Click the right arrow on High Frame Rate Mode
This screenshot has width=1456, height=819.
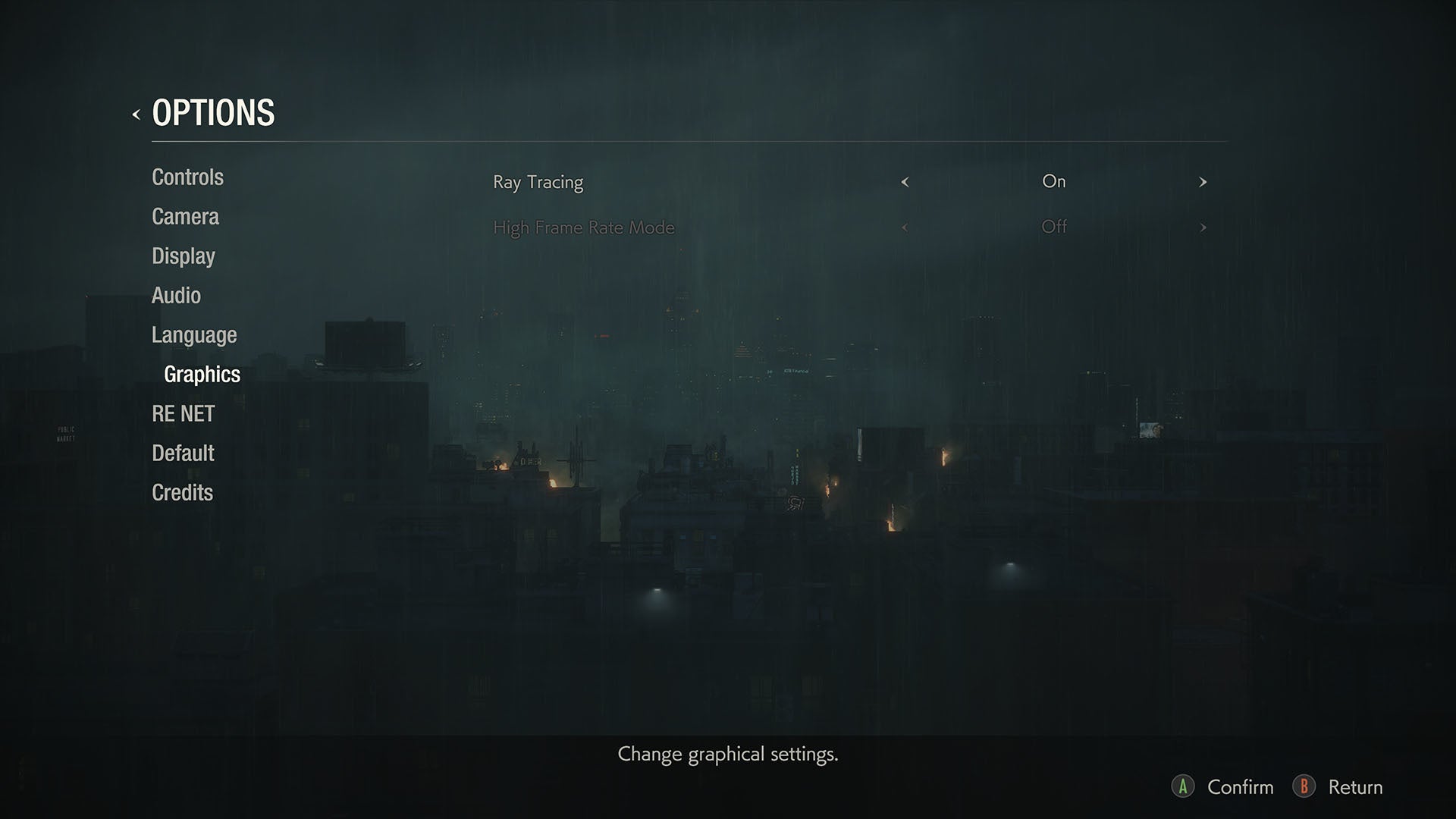click(1203, 227)
